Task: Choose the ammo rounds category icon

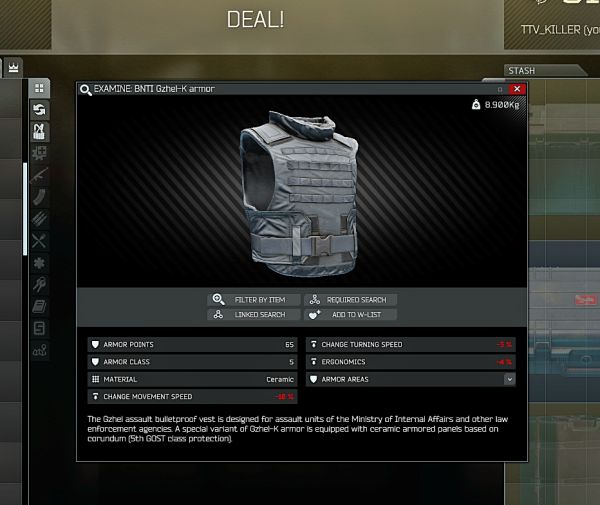Action: tap(39, 219)
